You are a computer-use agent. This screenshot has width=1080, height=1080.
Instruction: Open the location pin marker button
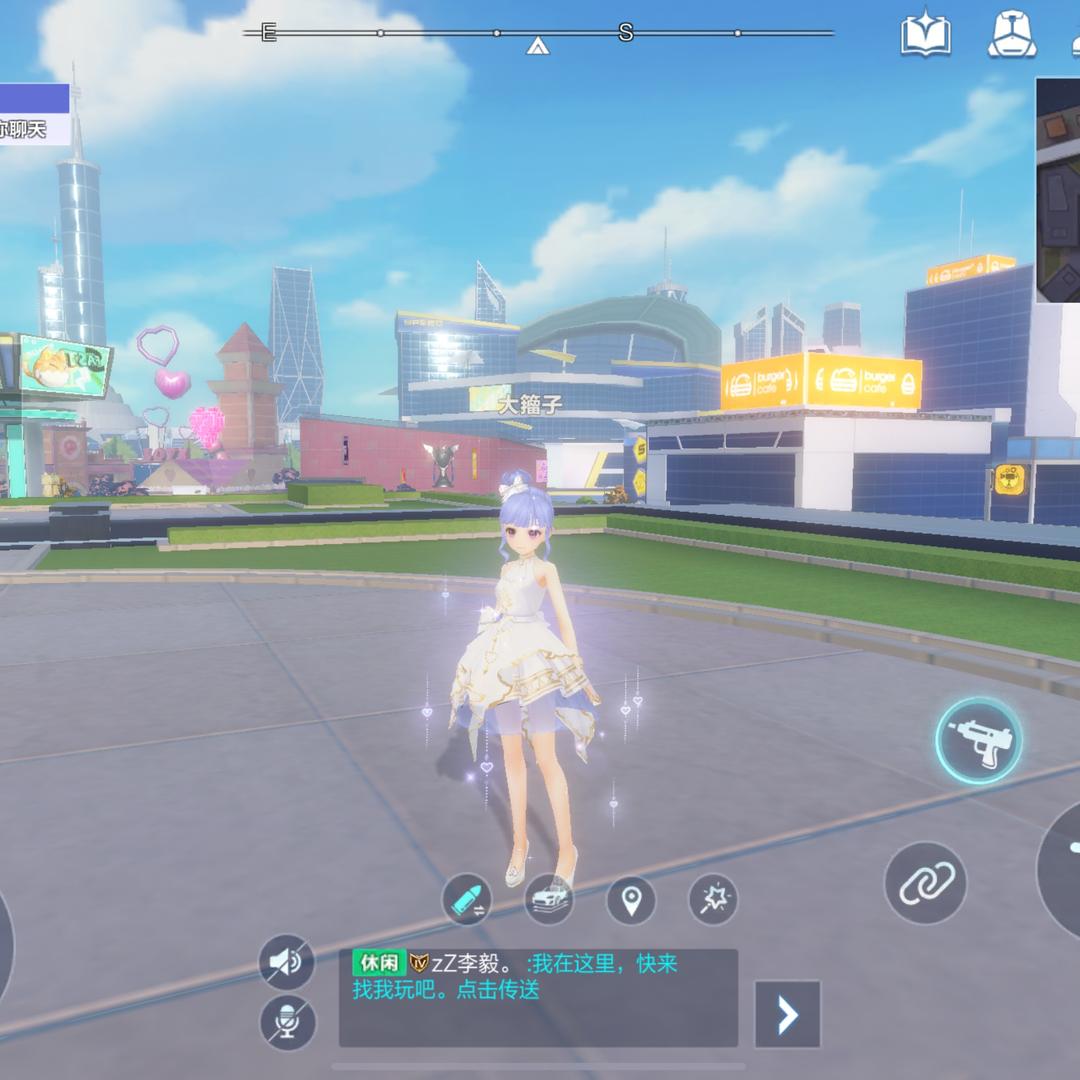(631, 900)
